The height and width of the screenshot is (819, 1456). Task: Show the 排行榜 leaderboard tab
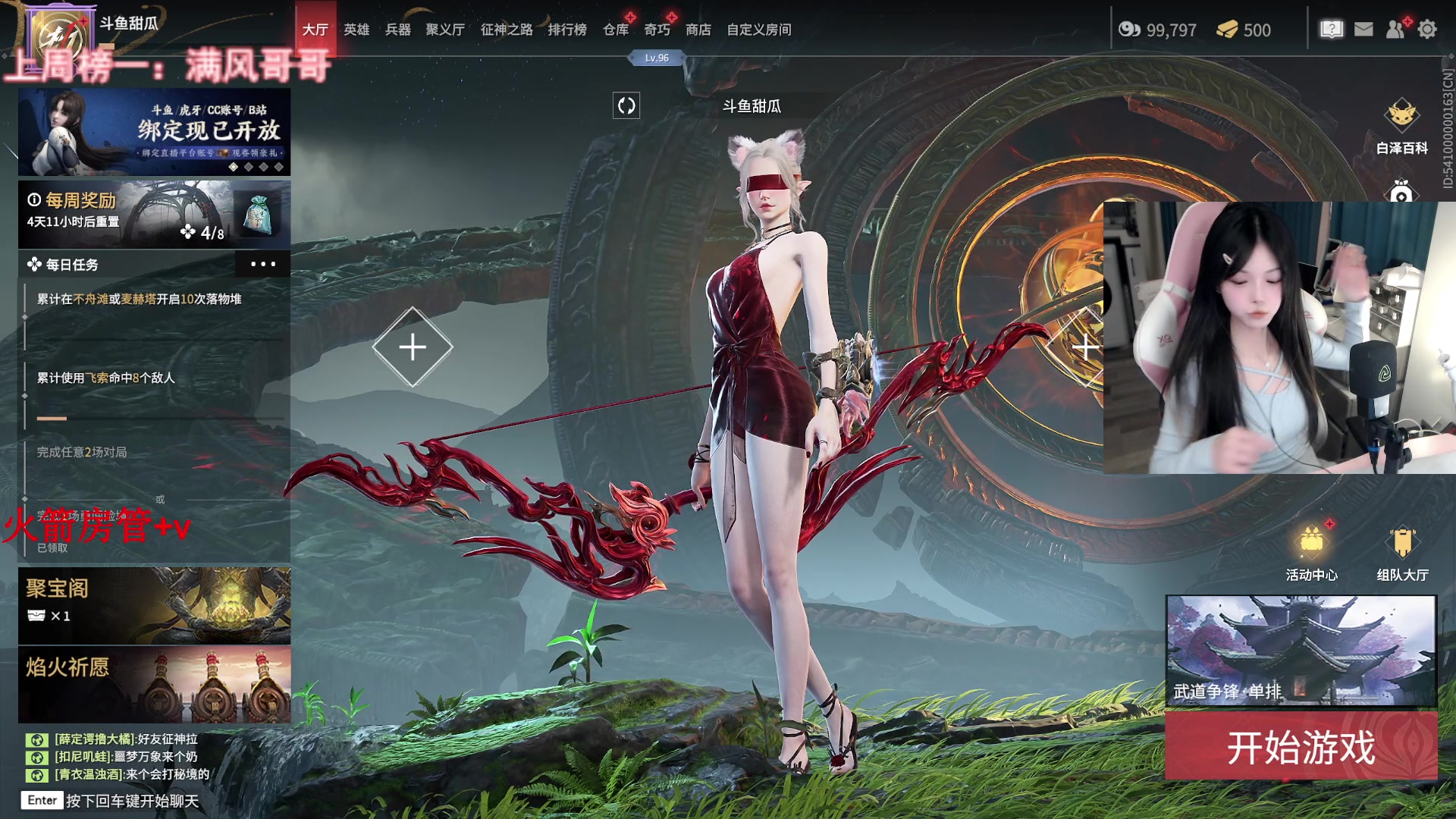coord(567,30)
